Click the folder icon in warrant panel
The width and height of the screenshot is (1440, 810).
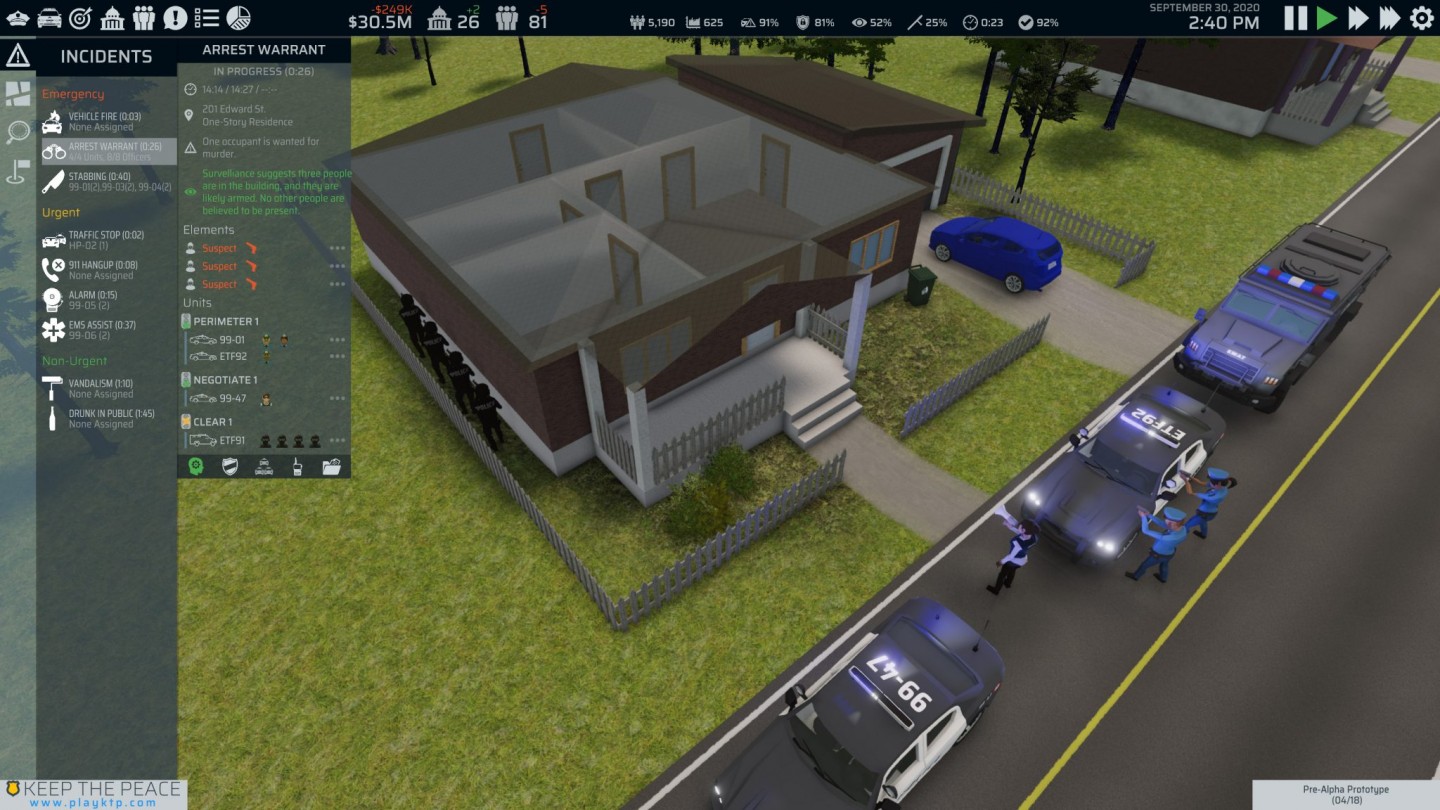click(x=331, y=466)
